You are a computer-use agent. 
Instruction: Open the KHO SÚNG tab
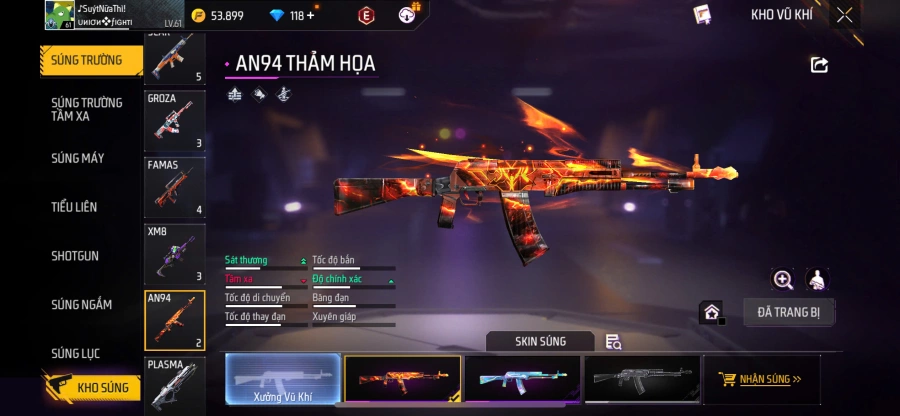click(90, 387)
